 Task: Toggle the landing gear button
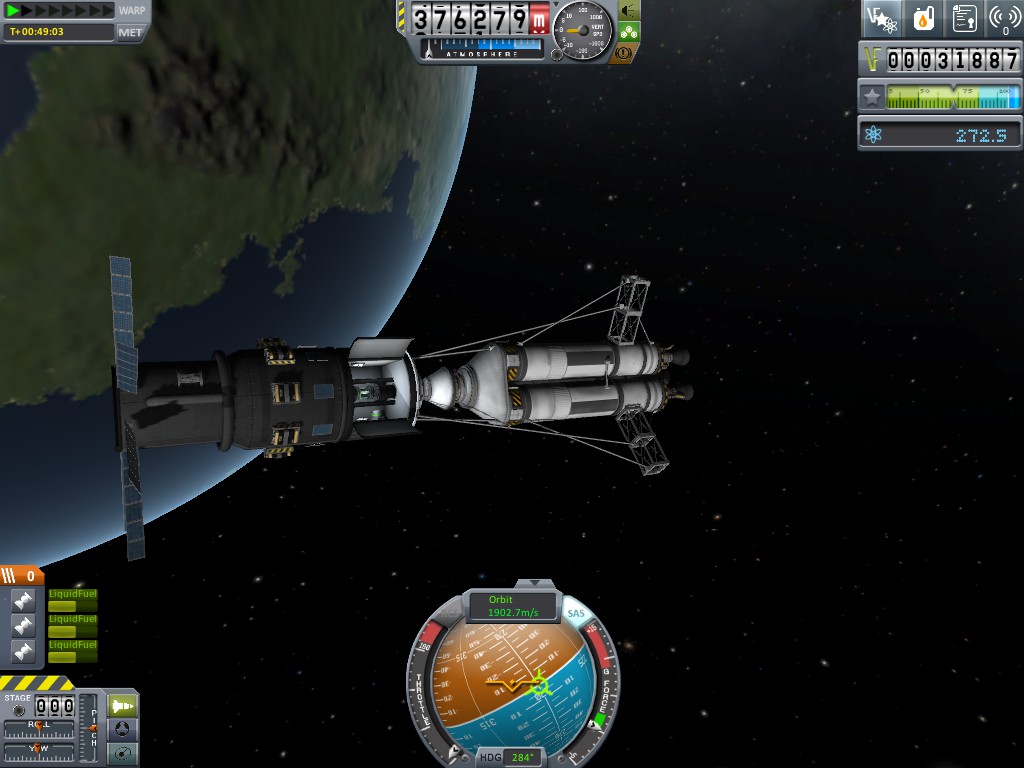(627, 31)
